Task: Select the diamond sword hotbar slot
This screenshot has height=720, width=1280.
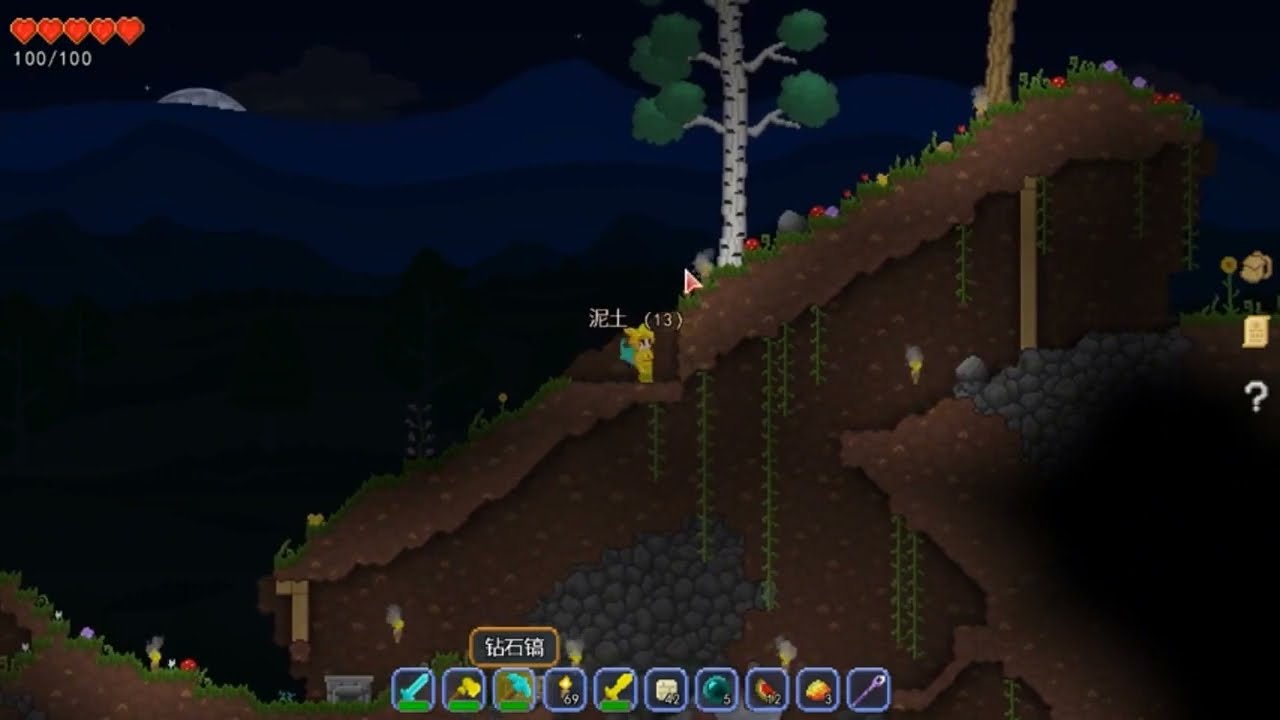Action: [x=413, y=689]
